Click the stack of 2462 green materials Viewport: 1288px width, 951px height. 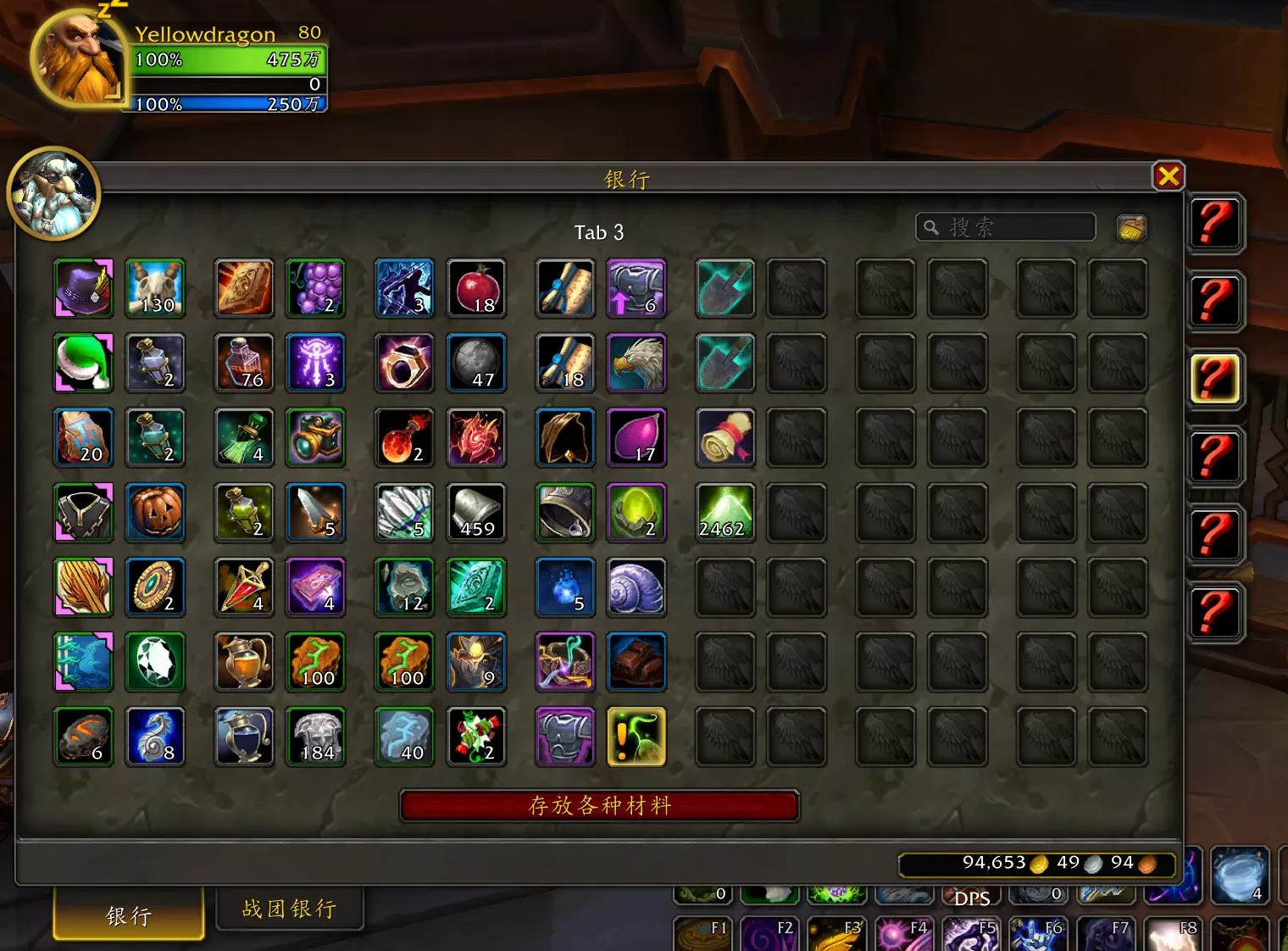tap(724, 513)
